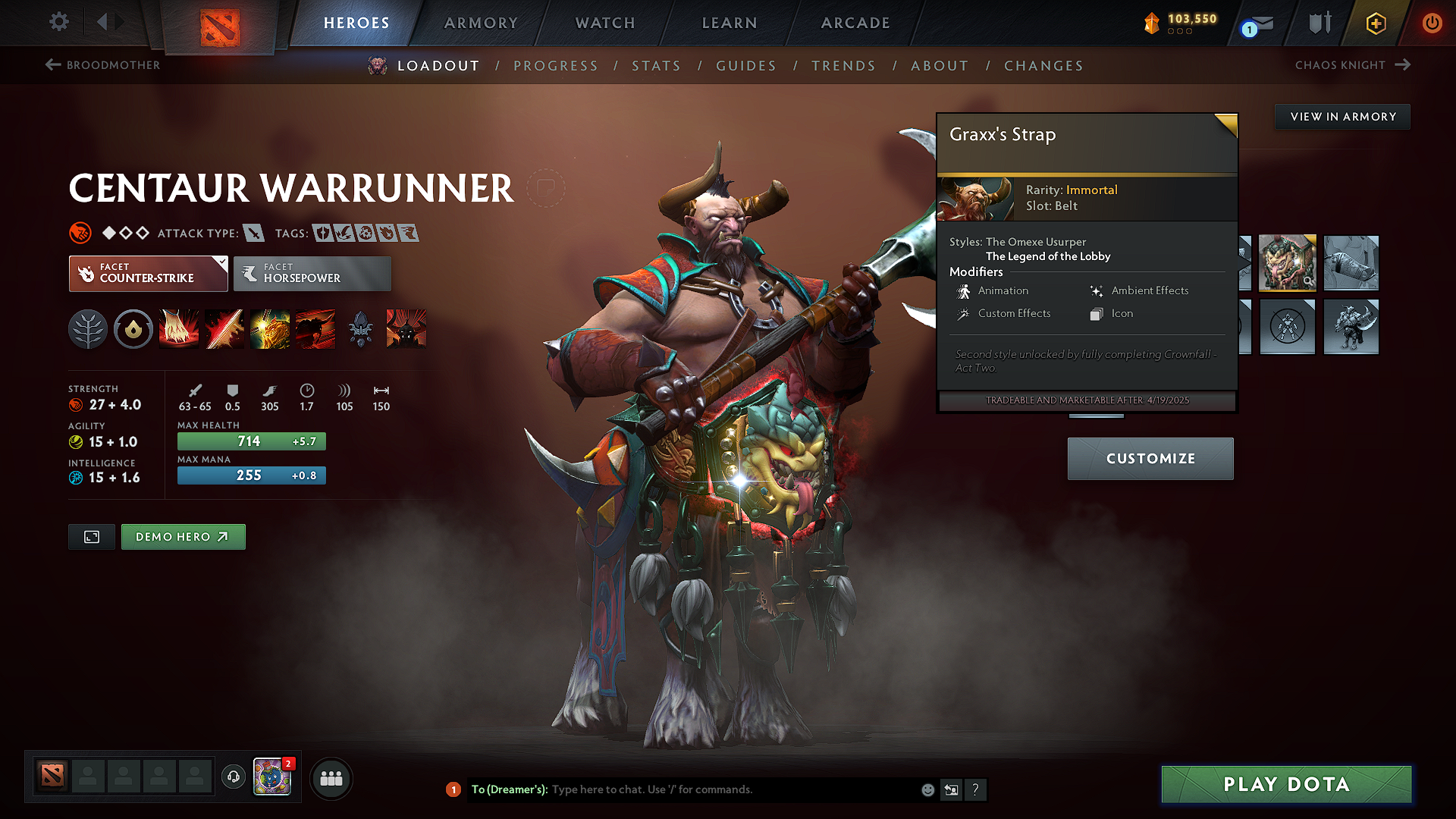1456x819 pixels.
Task: Switch to the ARMORY tab
Action: click(x=481, y=23)
